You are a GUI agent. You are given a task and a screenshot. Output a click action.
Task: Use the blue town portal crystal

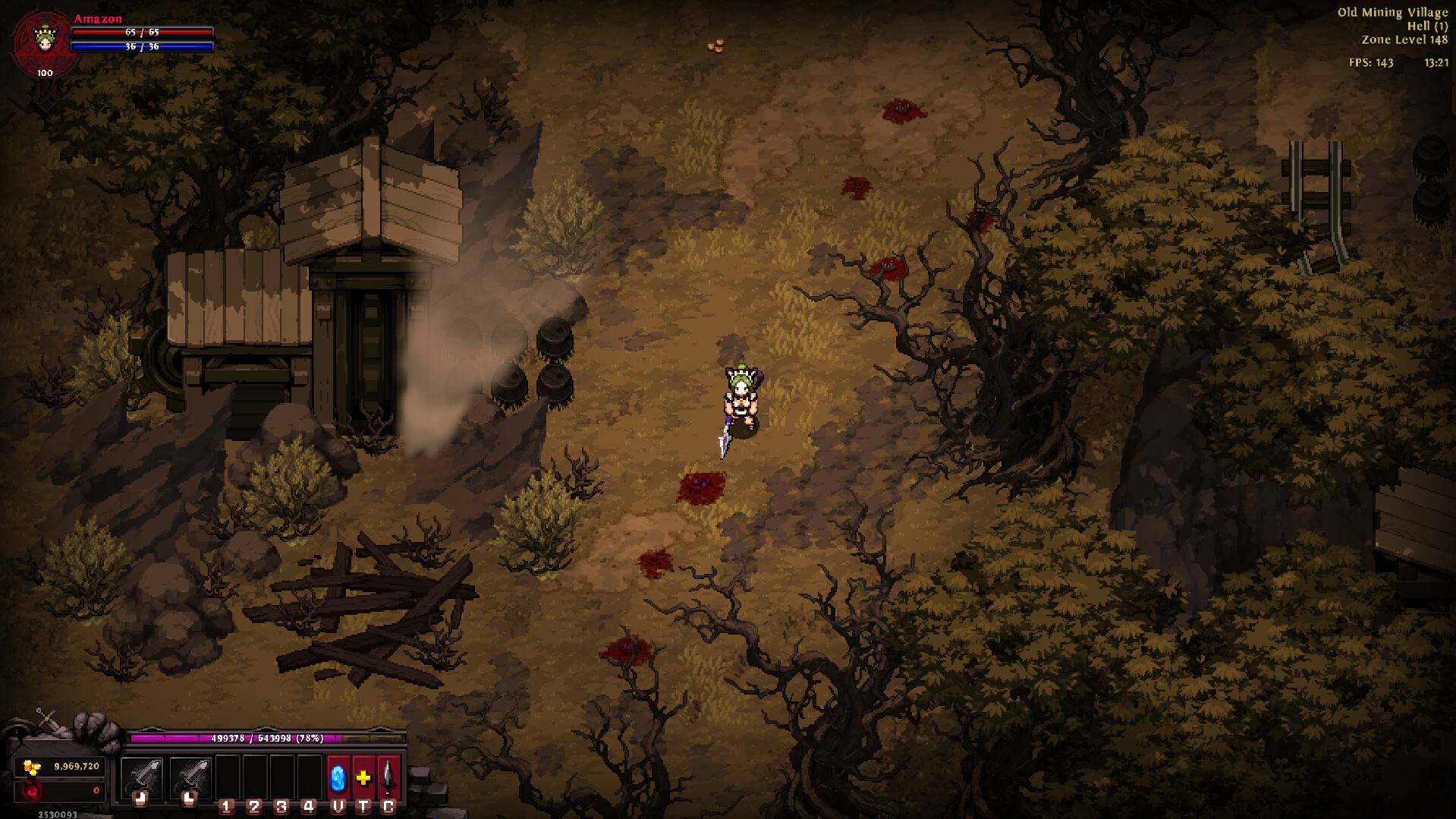click(338, 777)
